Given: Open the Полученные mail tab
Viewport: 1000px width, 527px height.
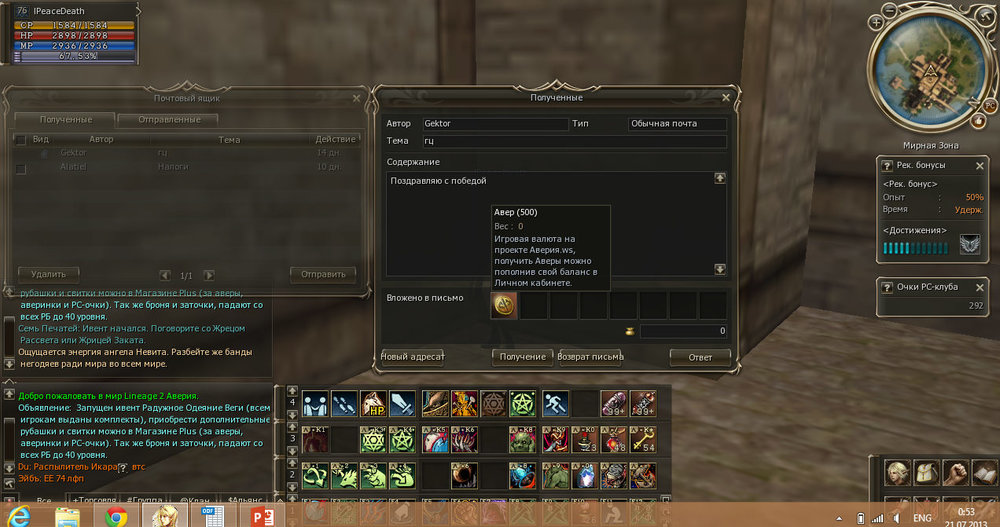Looking at the screenshot, I should click(65, 120).
